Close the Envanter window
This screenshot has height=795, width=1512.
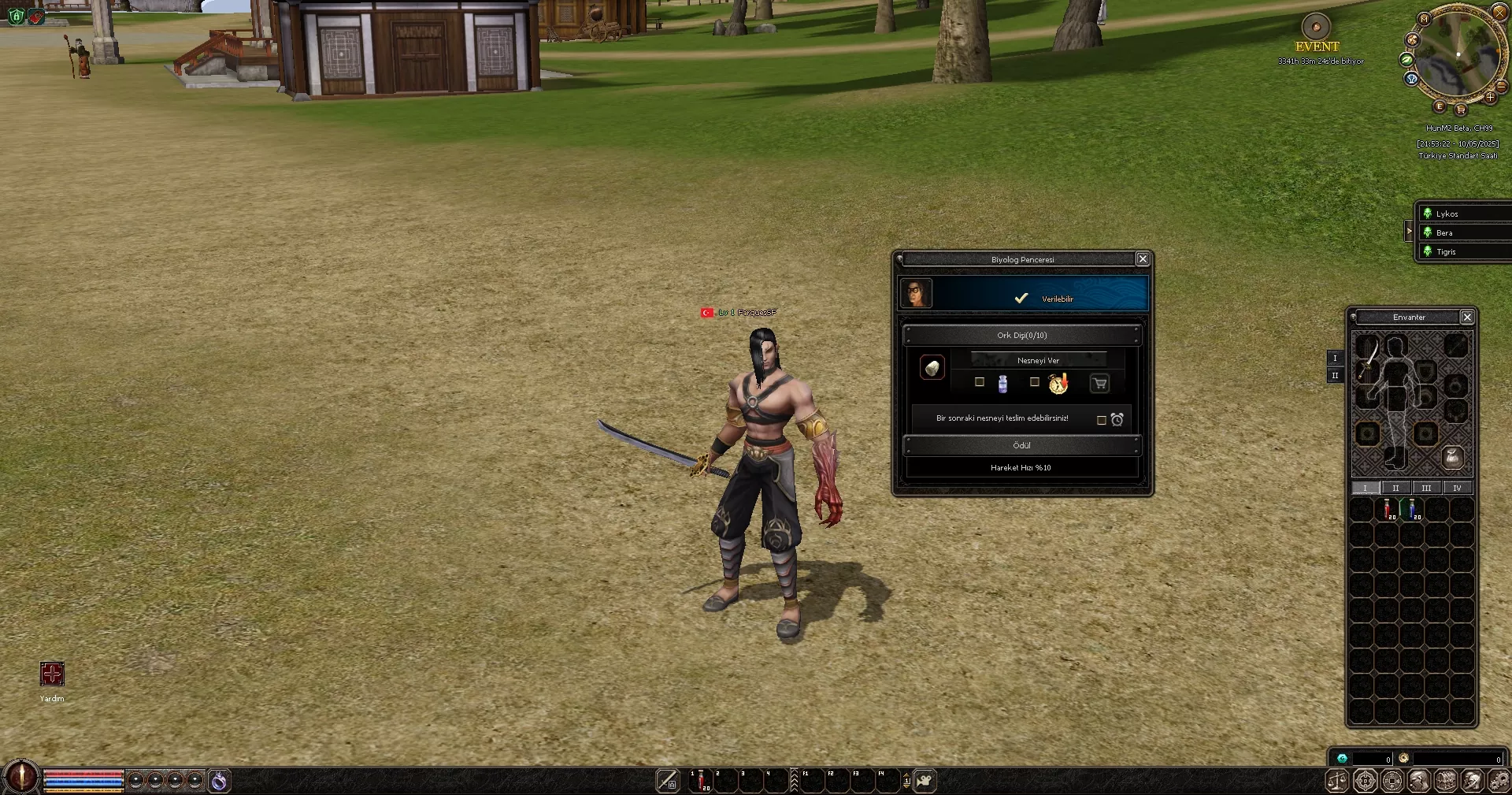[1467, 317]
